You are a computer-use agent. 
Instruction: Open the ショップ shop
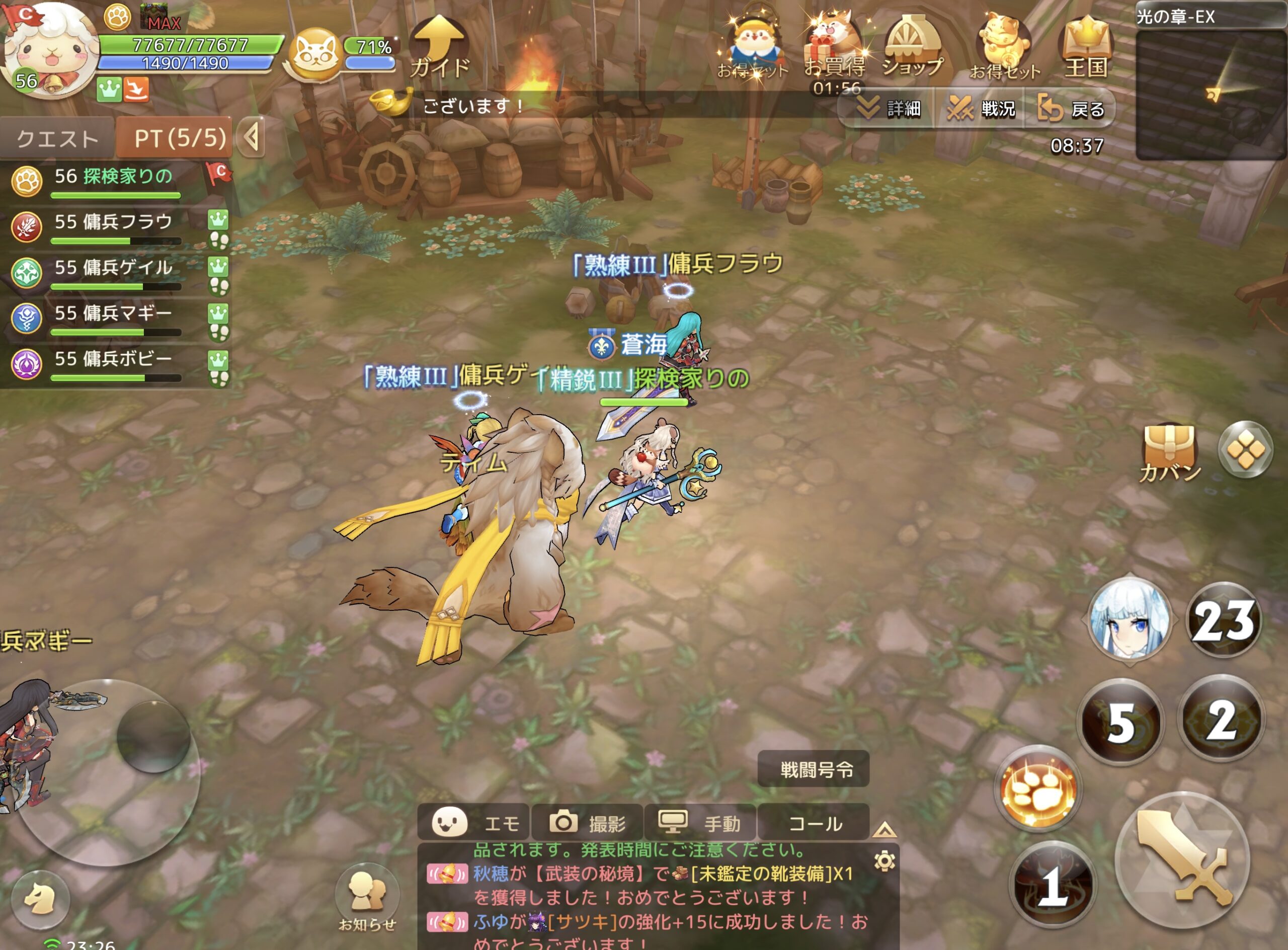[913, 48]
